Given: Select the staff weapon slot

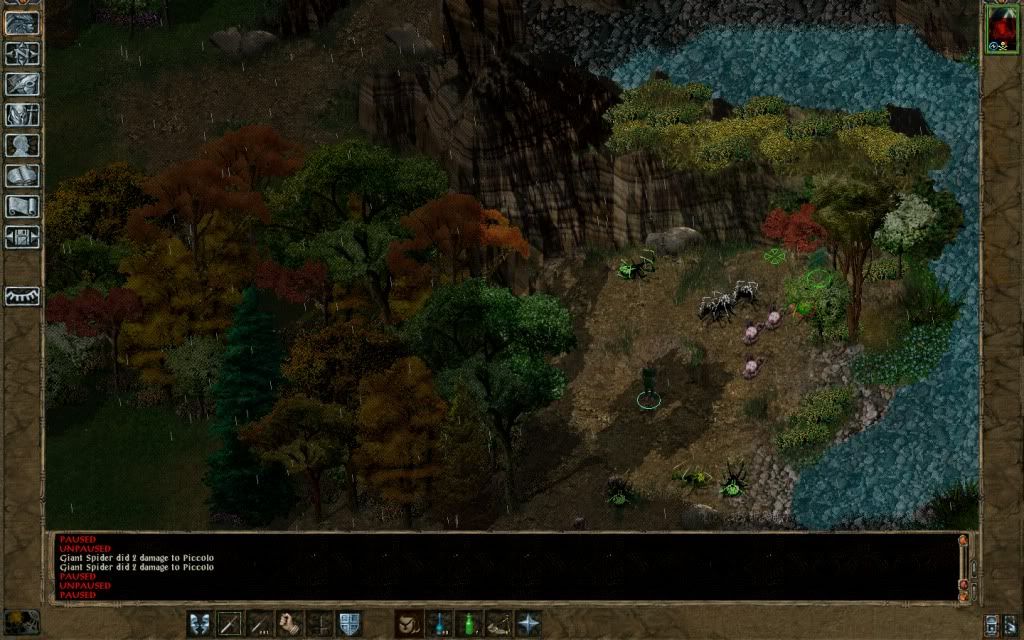Looking at the screenshot, I should 230,623.
